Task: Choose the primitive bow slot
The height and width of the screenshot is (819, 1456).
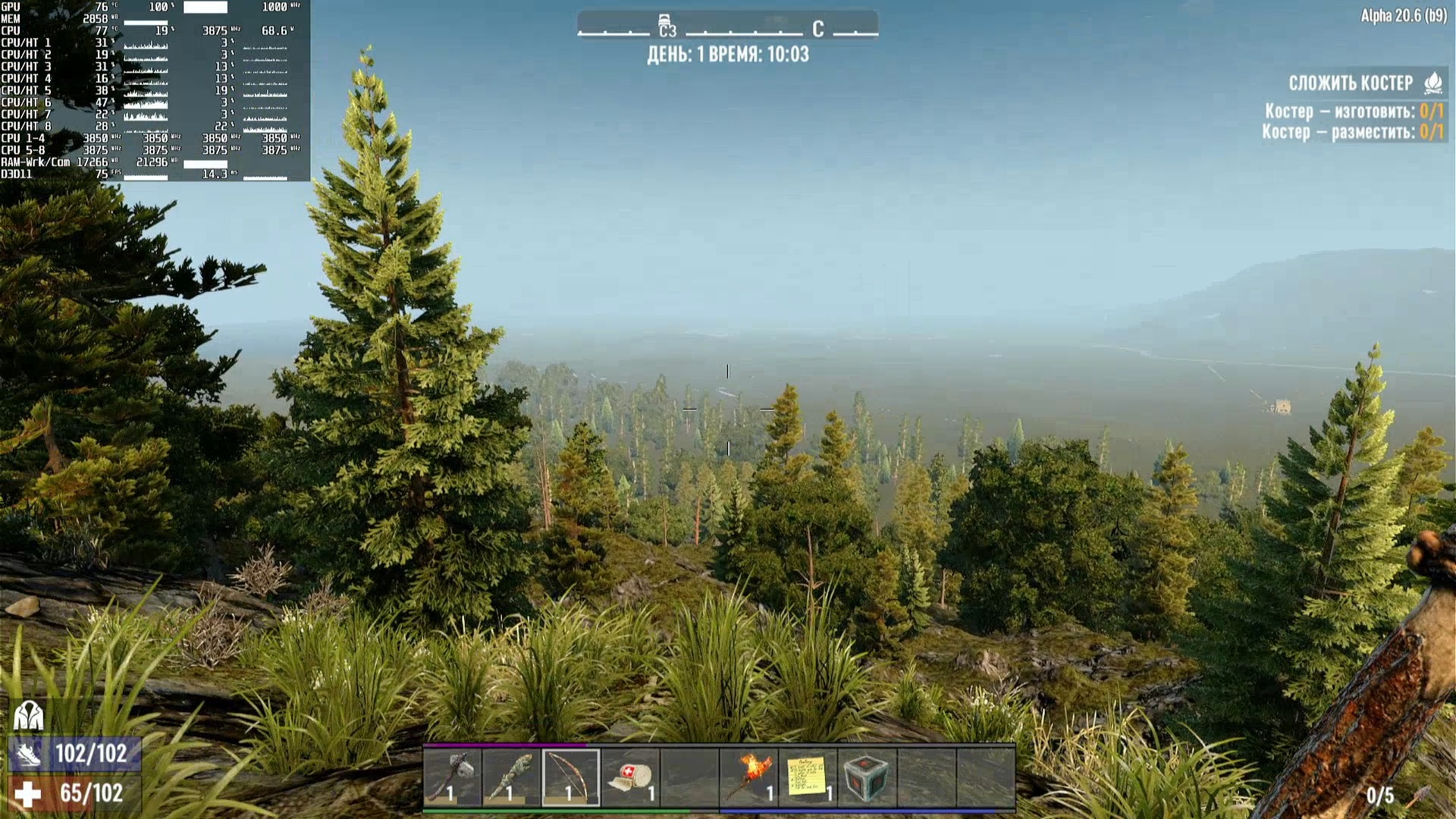Action: [x=571, y=777]
